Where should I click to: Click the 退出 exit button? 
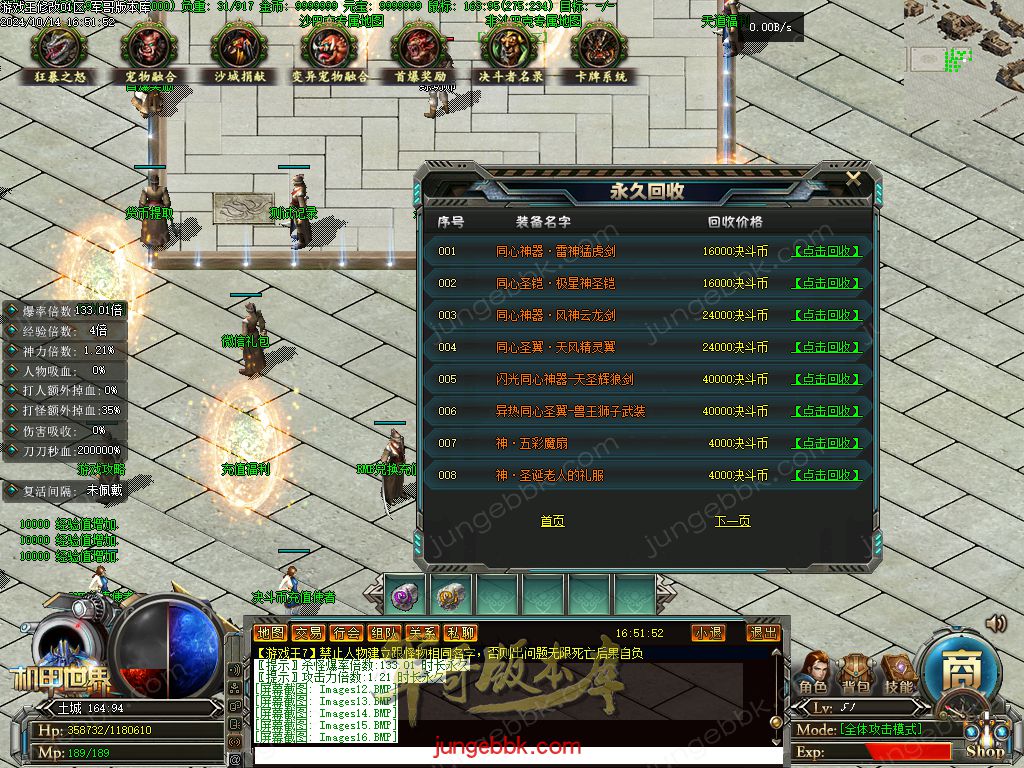tap(763, 633)
